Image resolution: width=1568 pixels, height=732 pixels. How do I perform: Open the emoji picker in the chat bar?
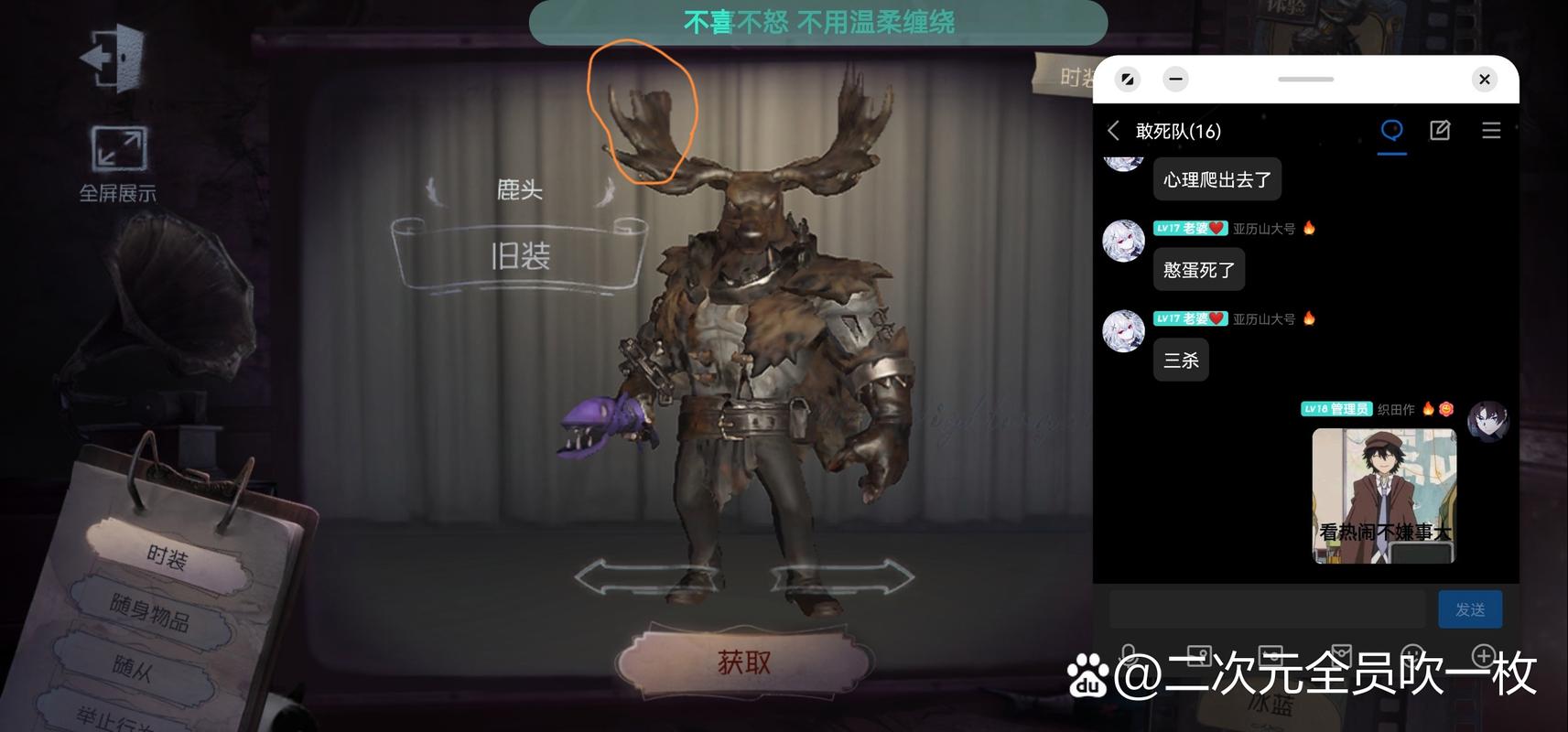[x=1411, y=656]
